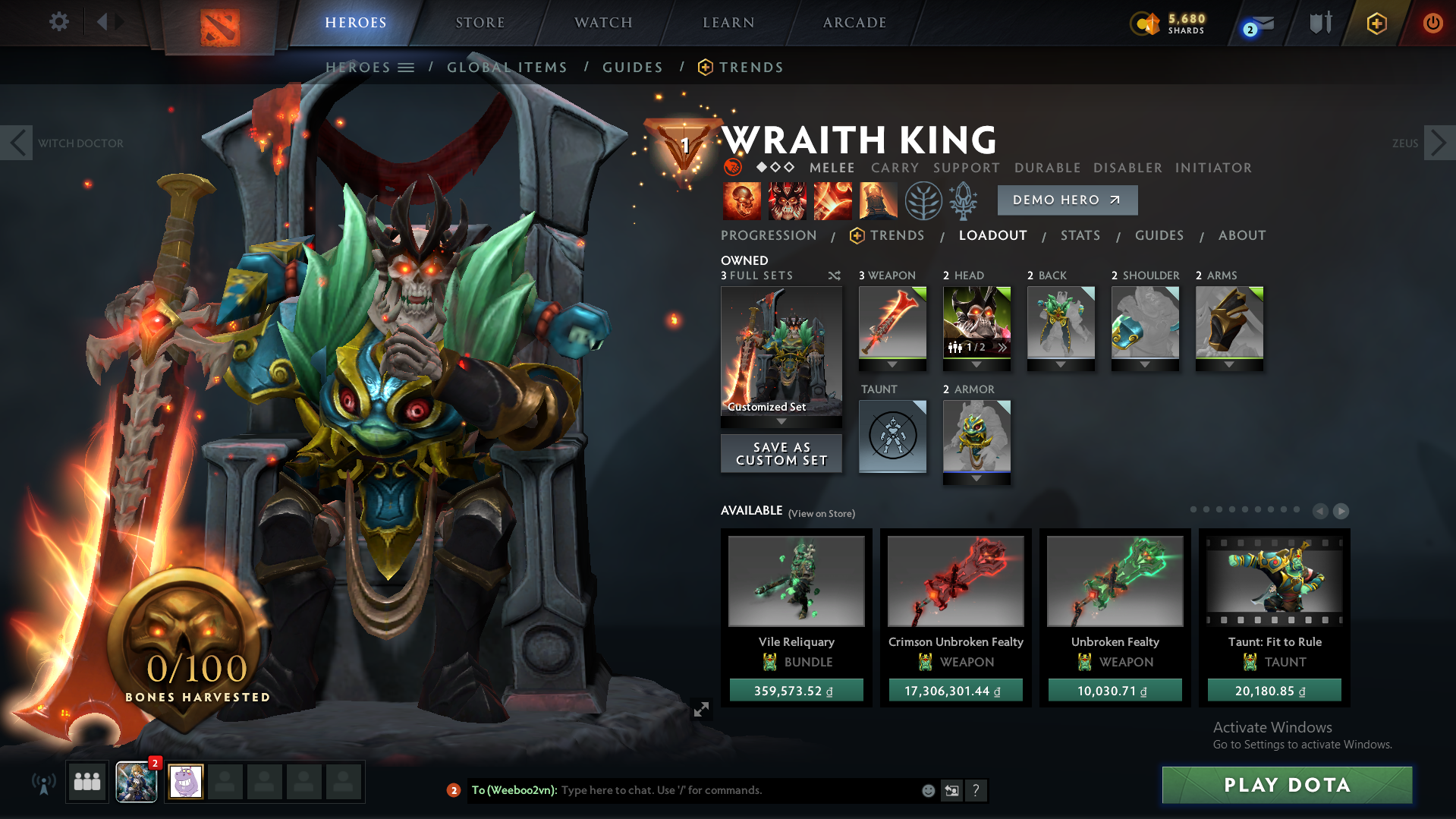Expand alternate styles chevron on head item
This screenshot has width=1456, height=819.
tap(1002, 348)
